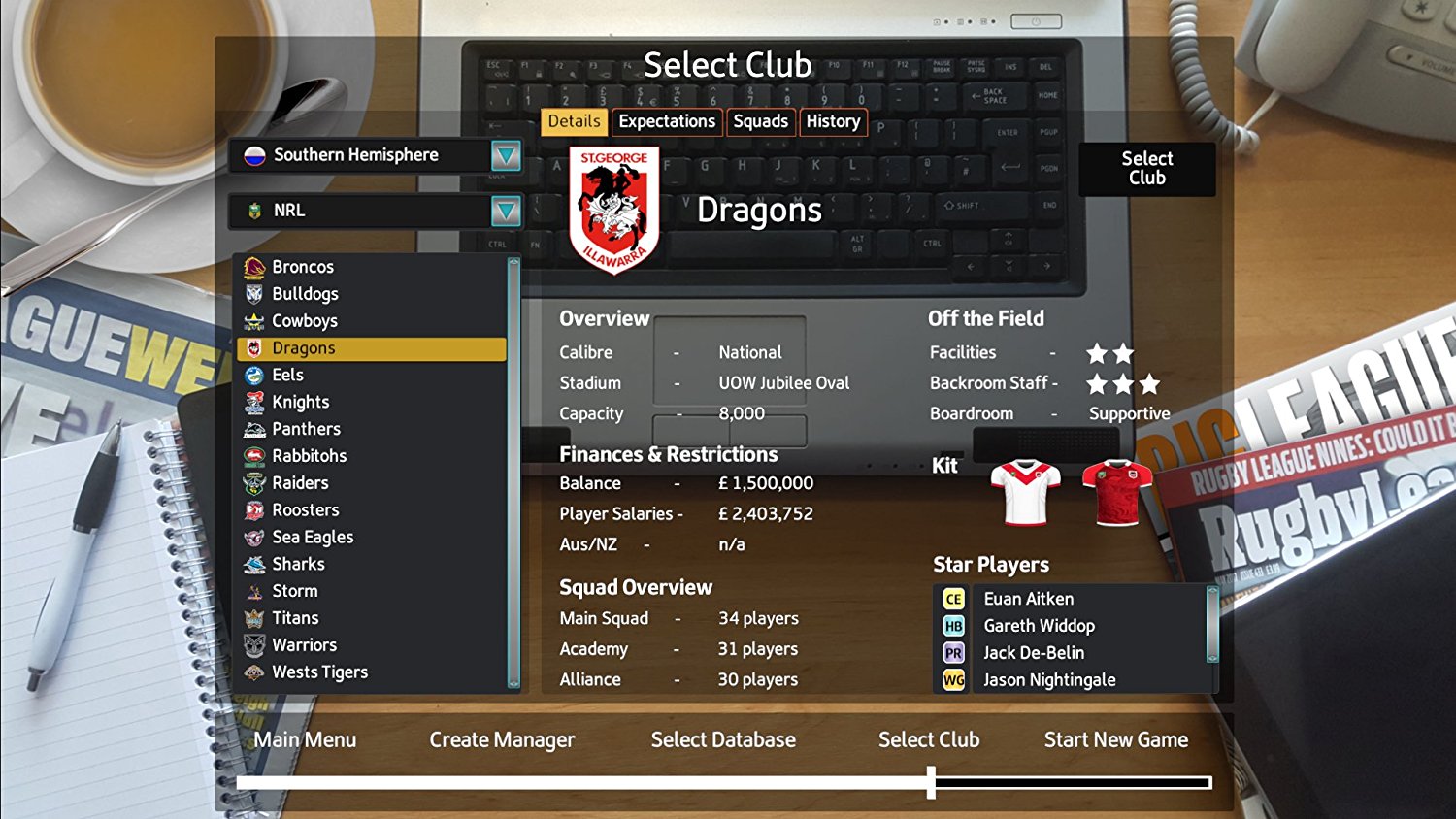Click the PR badge next to Jack De-Belin
1456x819 pixels.
coord(953,652)
